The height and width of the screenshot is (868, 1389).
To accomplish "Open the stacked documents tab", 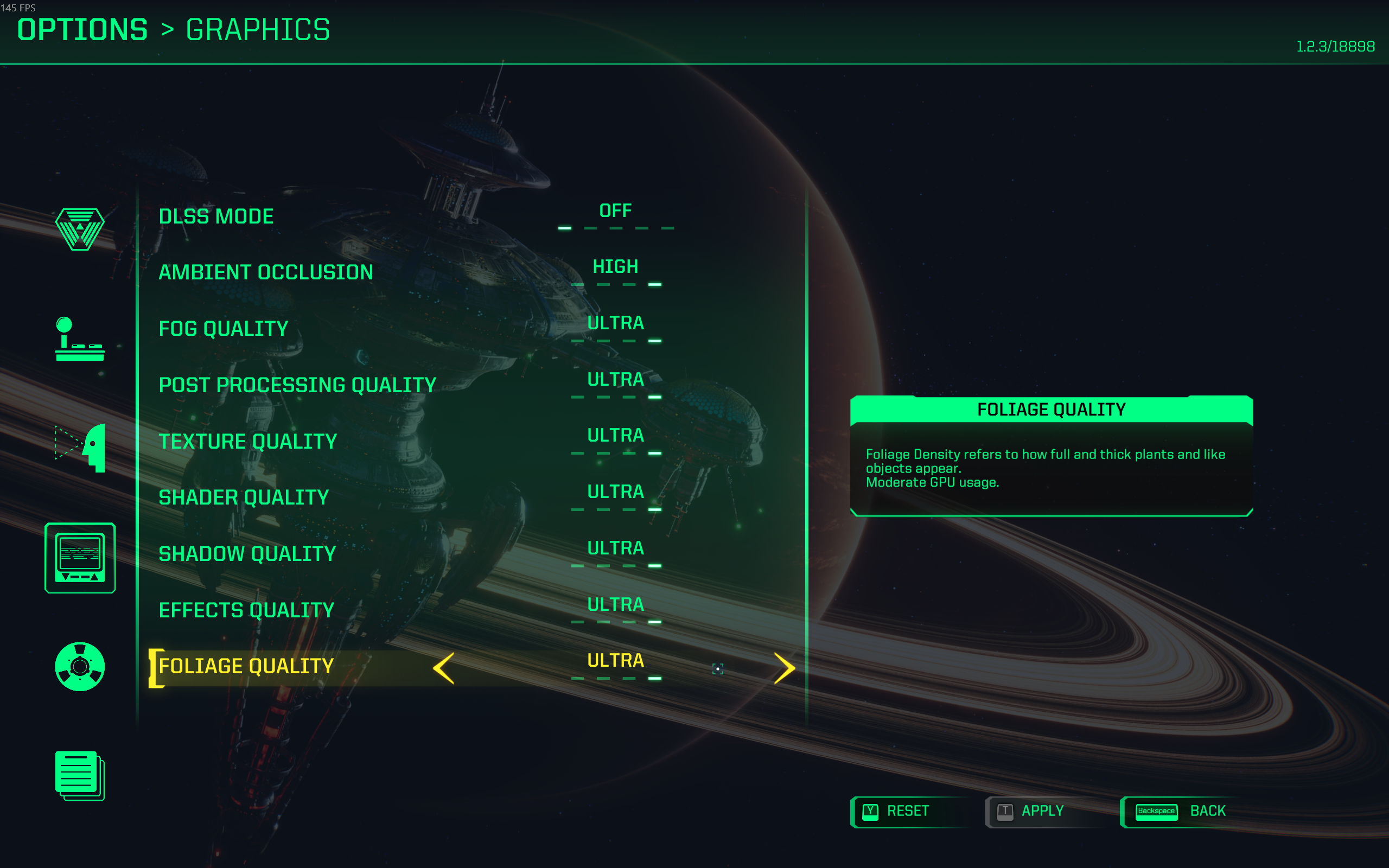I will [x=80, y=775].
